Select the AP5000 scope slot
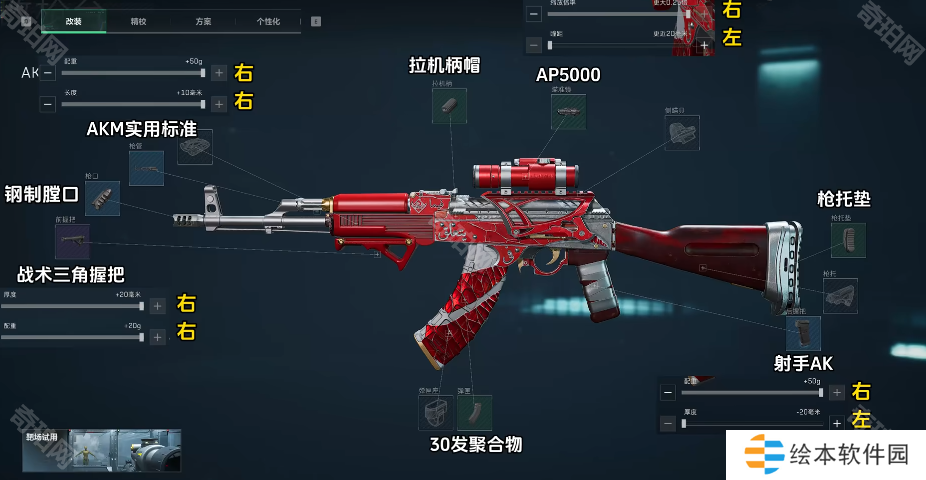The image size is (926, 480). point(568,112)
